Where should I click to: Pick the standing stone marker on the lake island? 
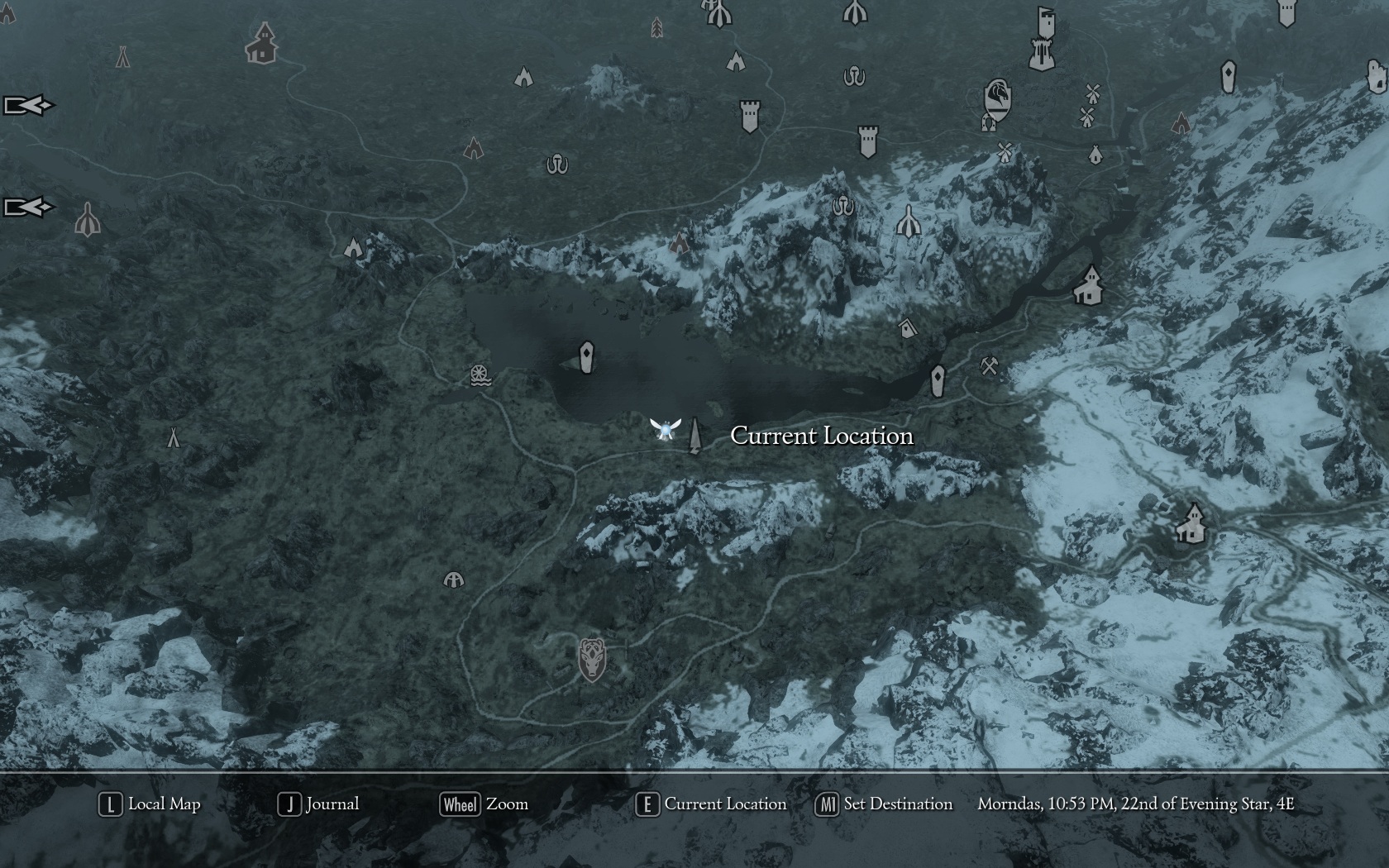(586, 357)
